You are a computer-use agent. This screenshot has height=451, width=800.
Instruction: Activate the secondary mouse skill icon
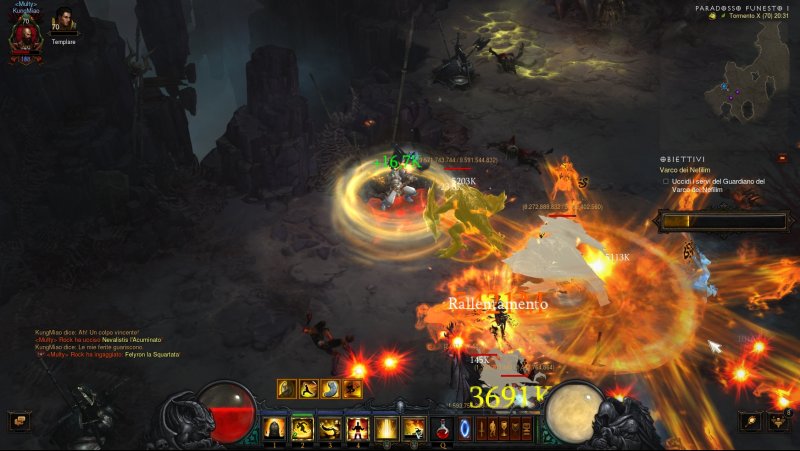(414, 429)
